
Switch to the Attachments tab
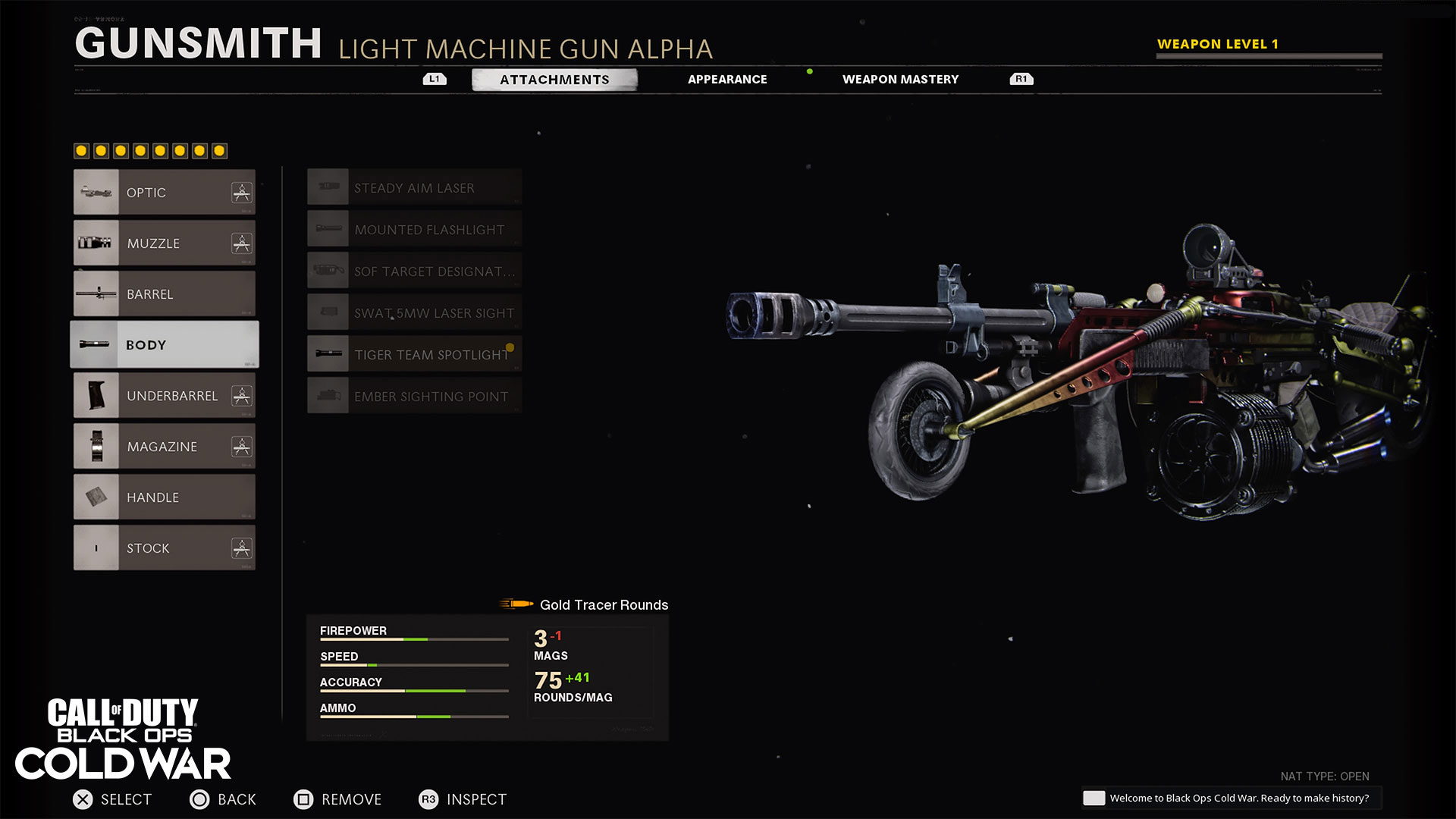[554, 80]
